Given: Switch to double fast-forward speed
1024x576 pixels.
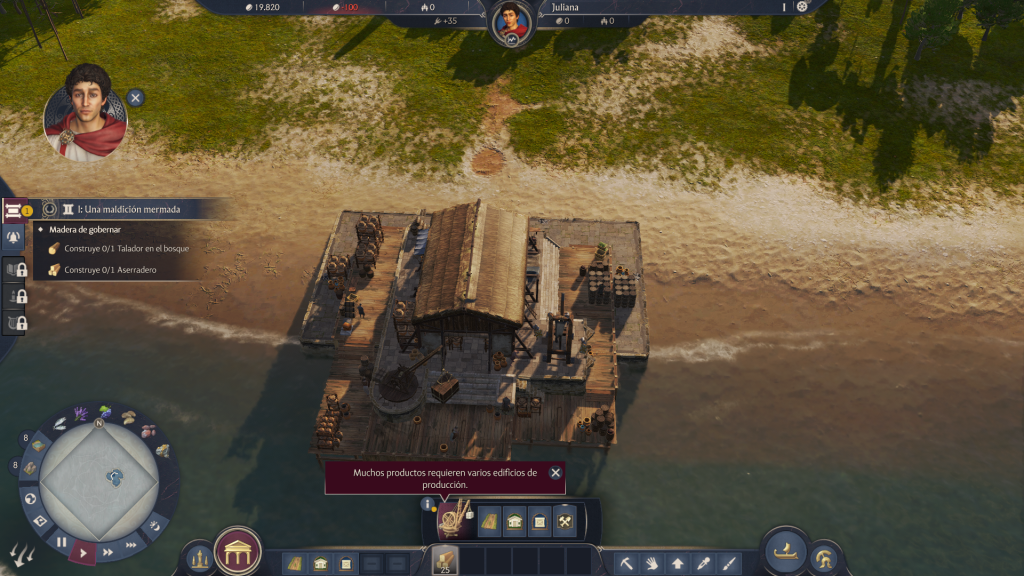Looking at the screenshot, I should pyautogui.click(x=108, y=550).
